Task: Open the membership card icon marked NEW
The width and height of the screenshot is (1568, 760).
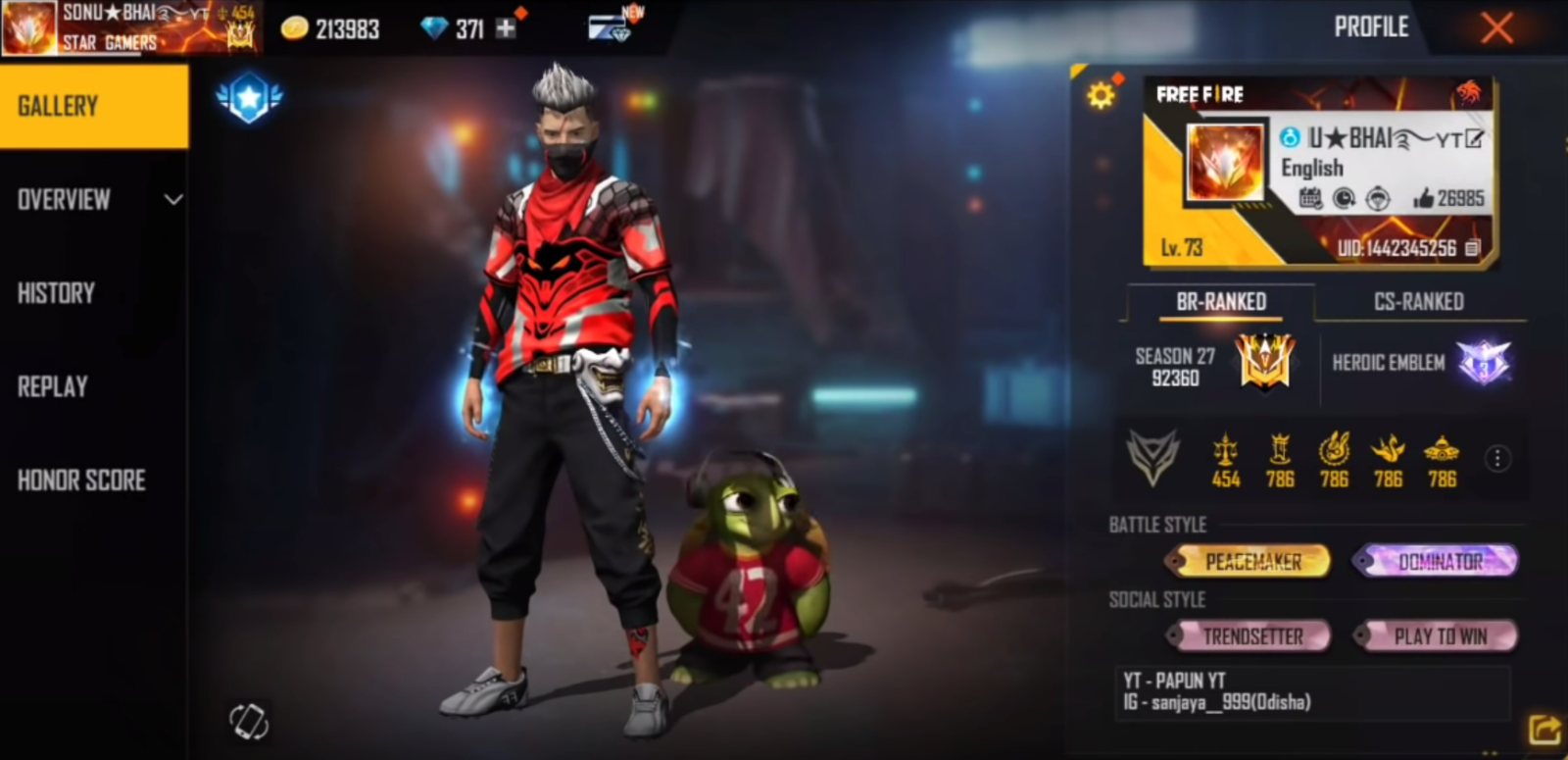Action: point(610,27)
